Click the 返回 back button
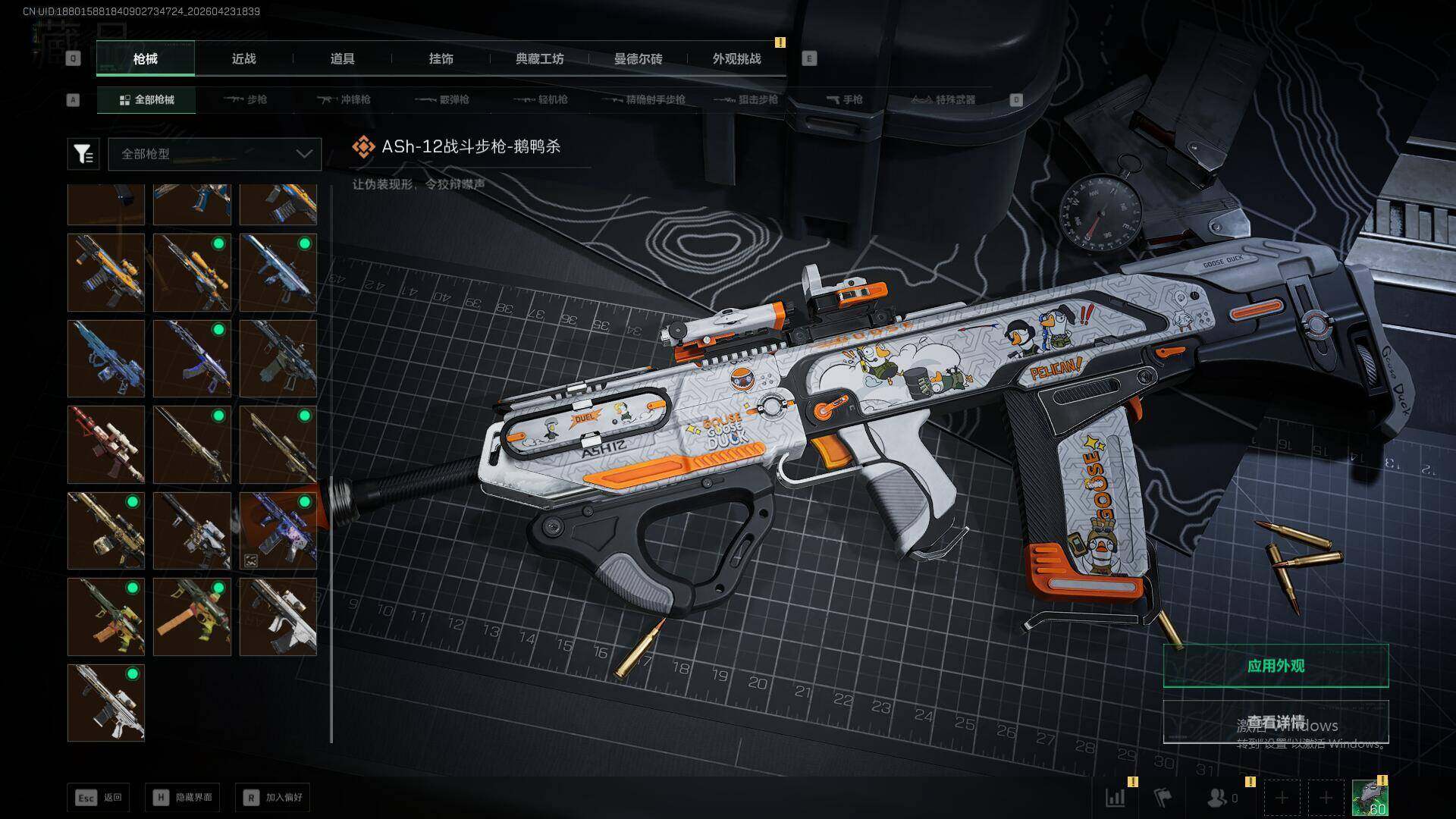The image size is (1456, 819). pos(99,797)
